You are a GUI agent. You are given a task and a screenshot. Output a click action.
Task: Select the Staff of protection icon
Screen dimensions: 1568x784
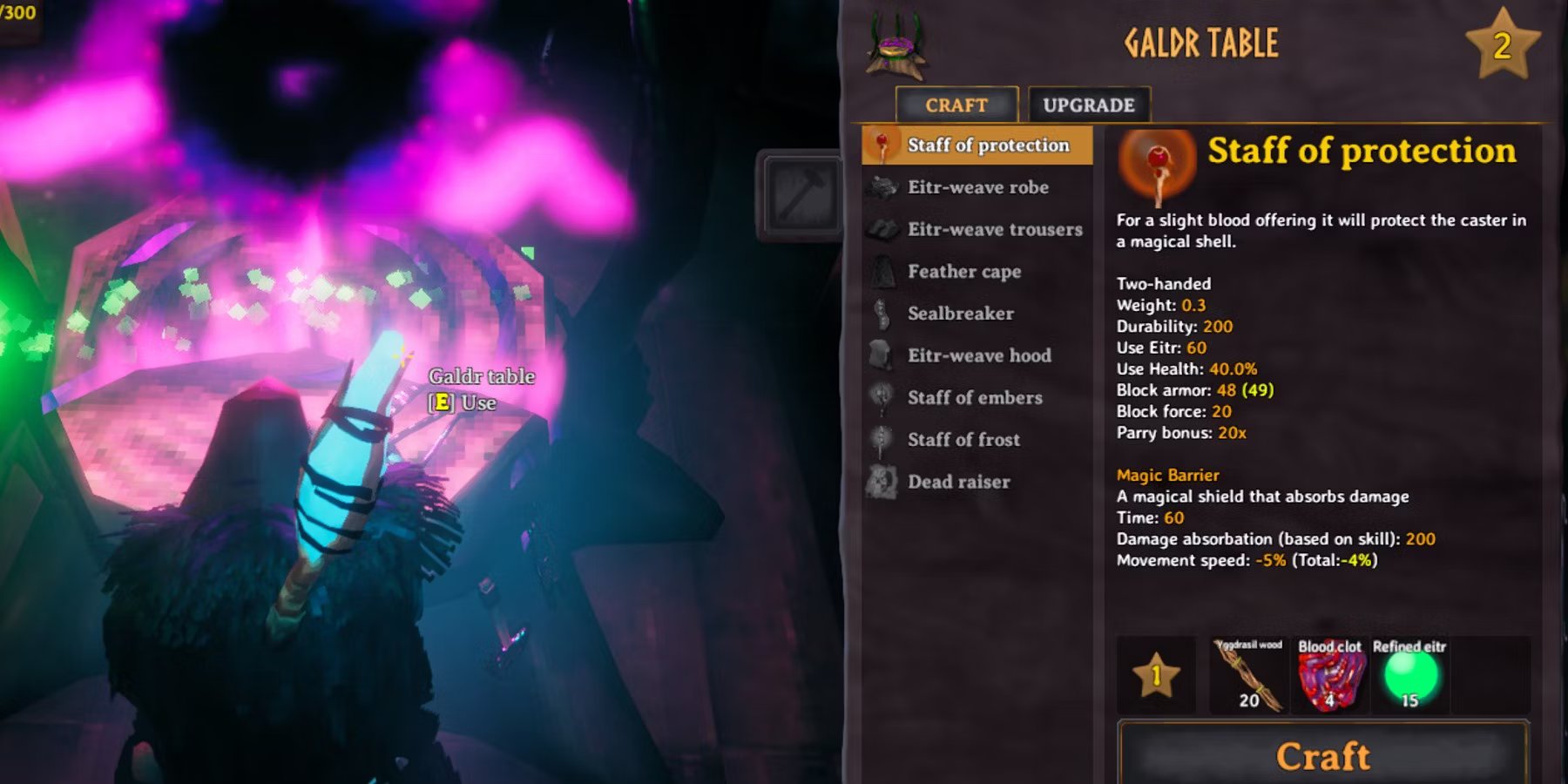click(x=880, y=145)
